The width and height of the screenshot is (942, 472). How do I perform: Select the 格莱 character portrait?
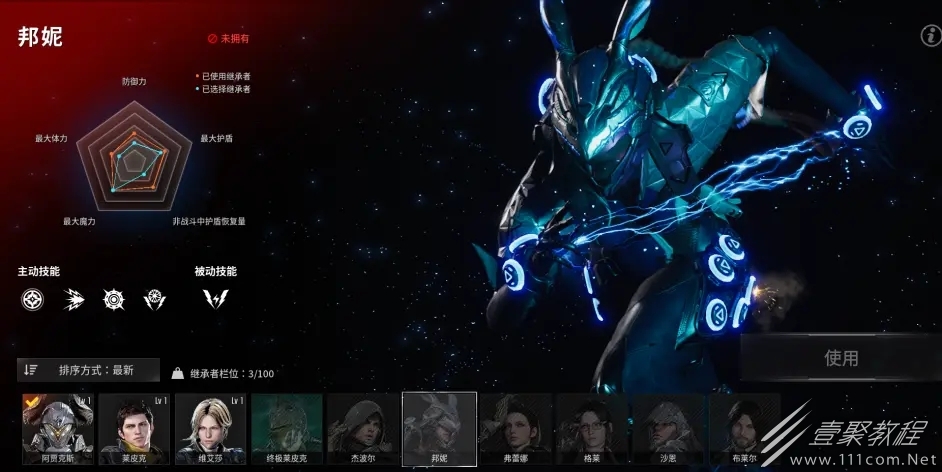pos(592,428)
